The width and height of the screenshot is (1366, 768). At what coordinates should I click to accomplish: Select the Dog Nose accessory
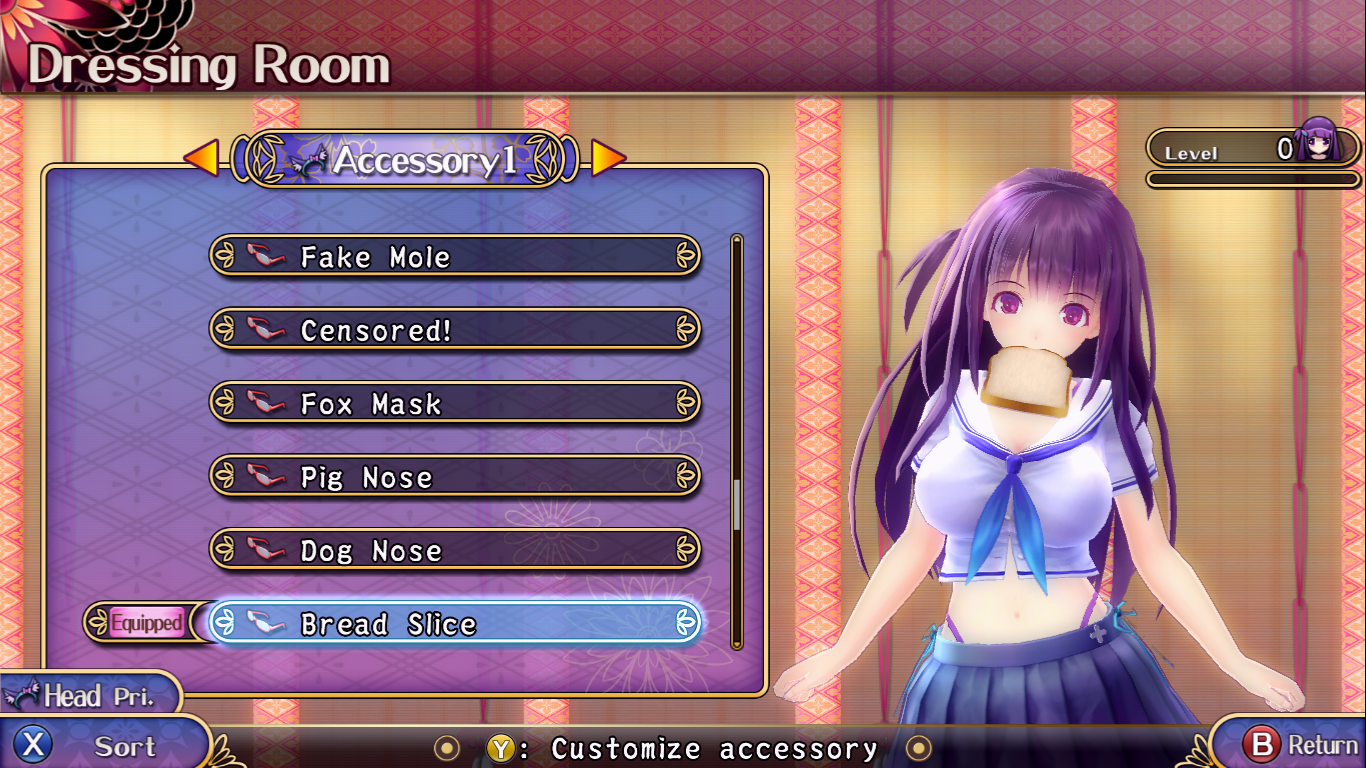click(x=455, y=550)
